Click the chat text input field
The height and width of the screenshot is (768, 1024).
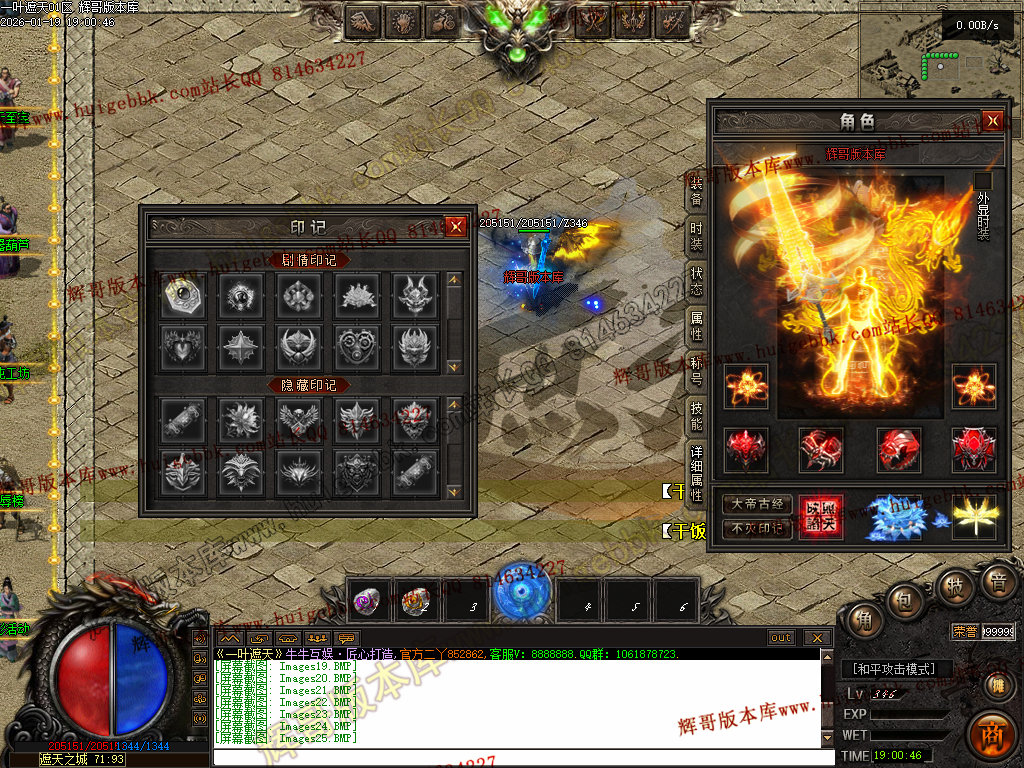(520, 757)
